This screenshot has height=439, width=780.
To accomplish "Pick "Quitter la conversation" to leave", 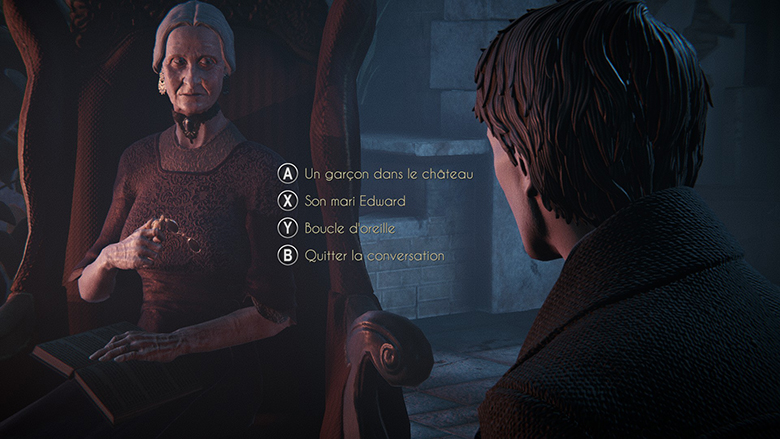I will (374, 256).
